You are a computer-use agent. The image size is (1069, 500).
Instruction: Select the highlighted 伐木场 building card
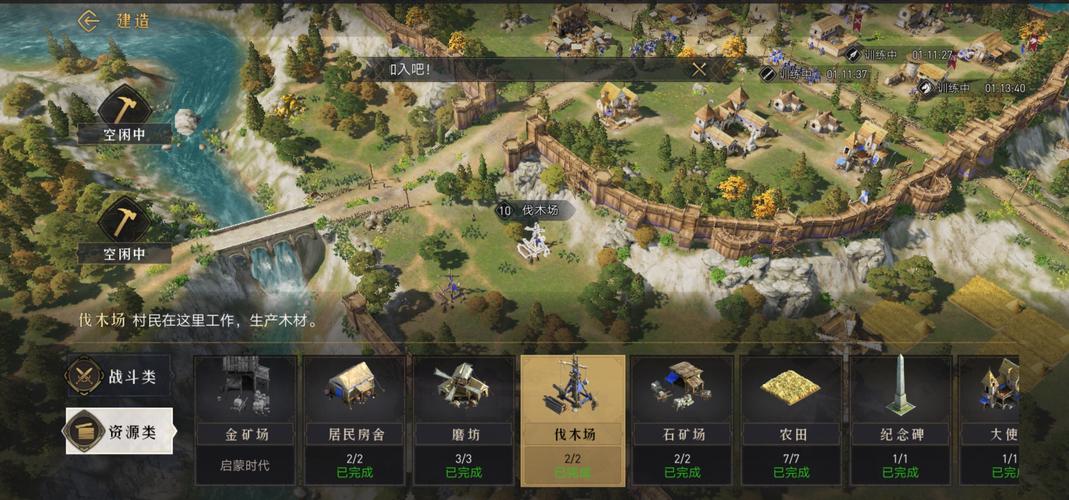click(572, 419)
